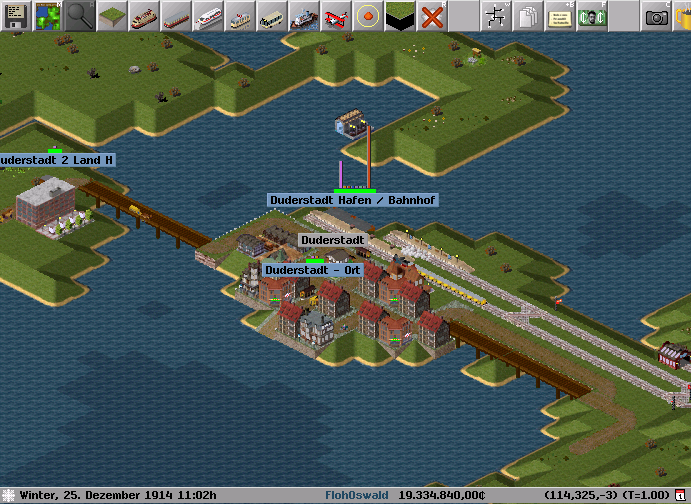
Task: Open the lists documents icon
Action: 528,15
